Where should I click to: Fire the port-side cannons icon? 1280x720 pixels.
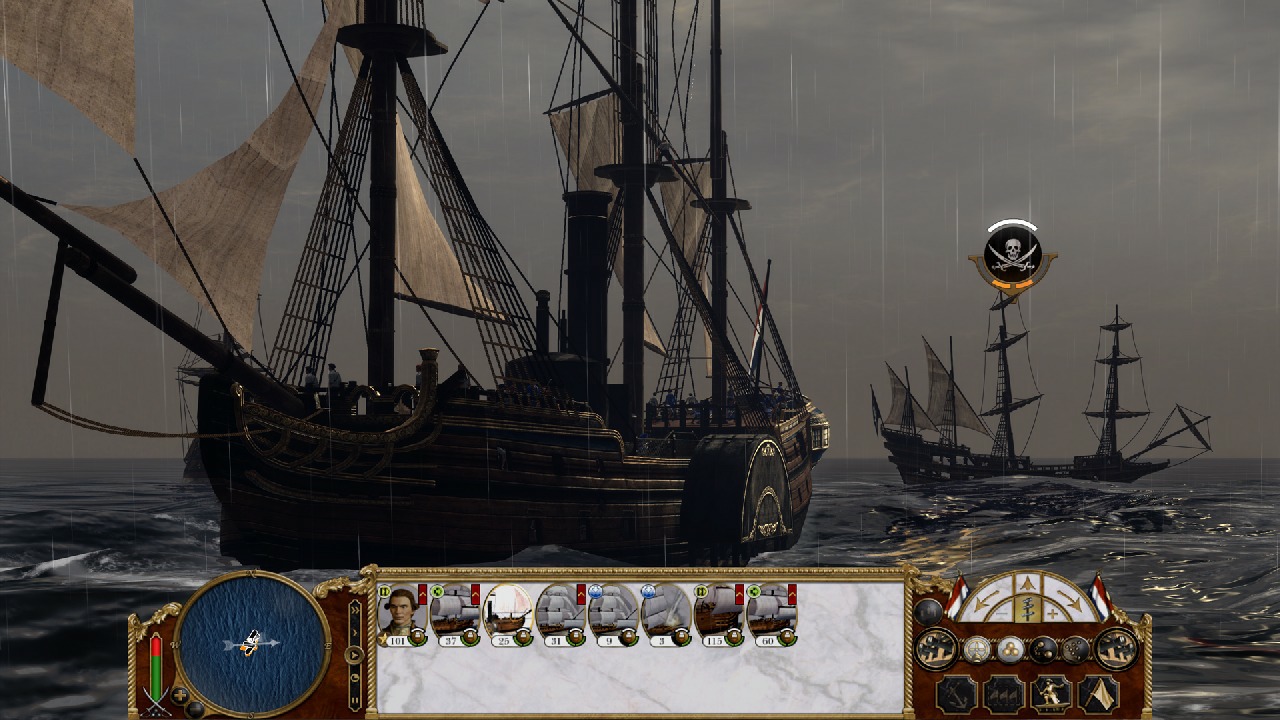pyautogui.click(x=936, y=649)
